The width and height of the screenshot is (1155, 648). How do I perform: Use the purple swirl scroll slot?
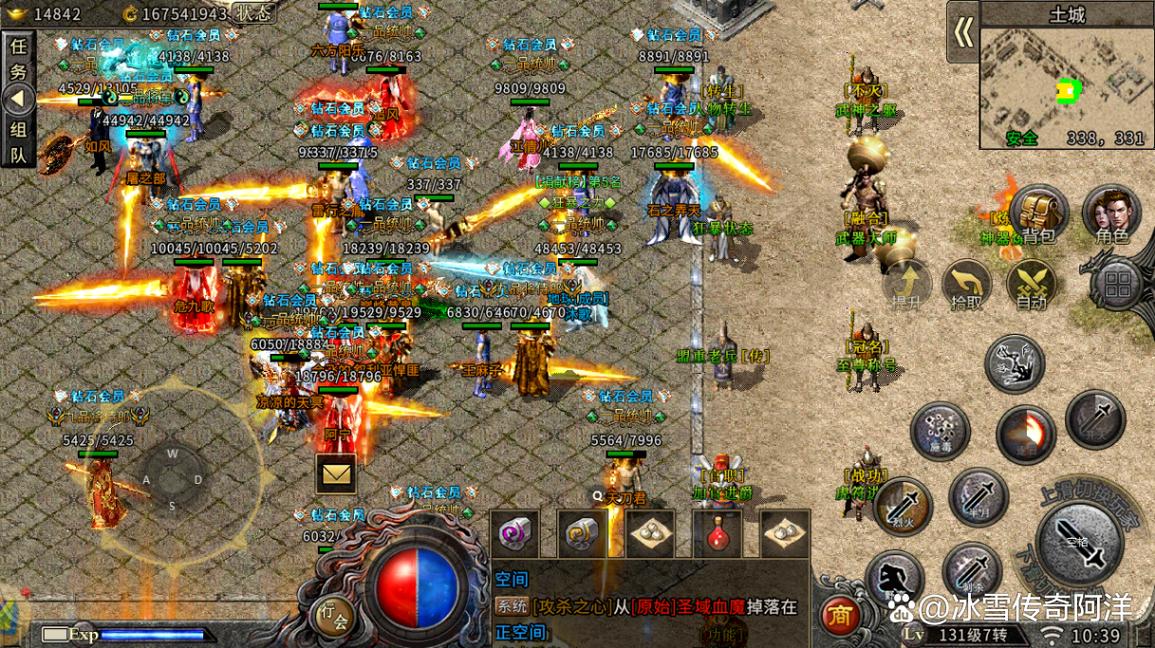tap(516, 533)
